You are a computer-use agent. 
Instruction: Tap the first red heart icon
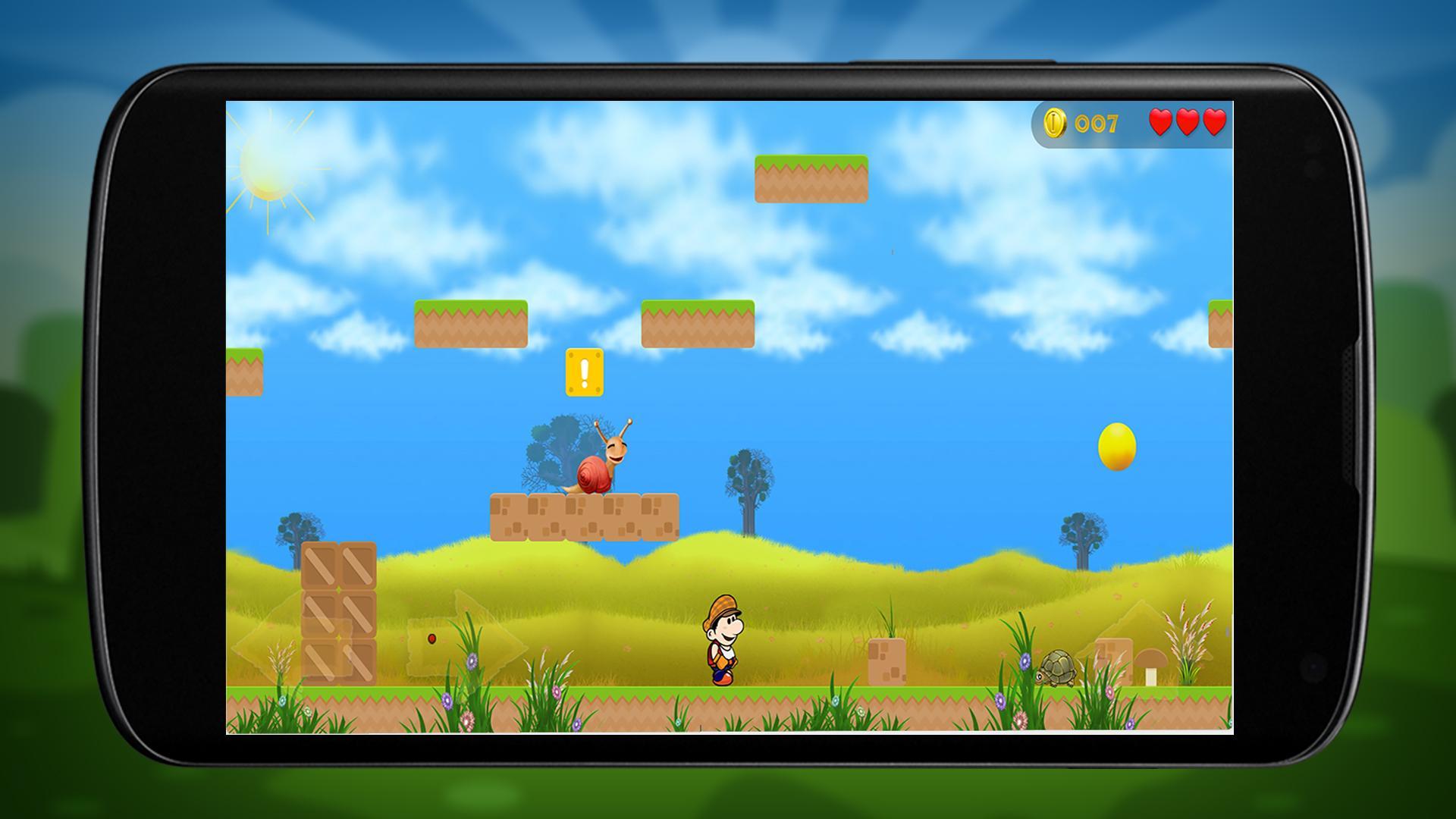pyautogui.click(x=1159, y=121)
